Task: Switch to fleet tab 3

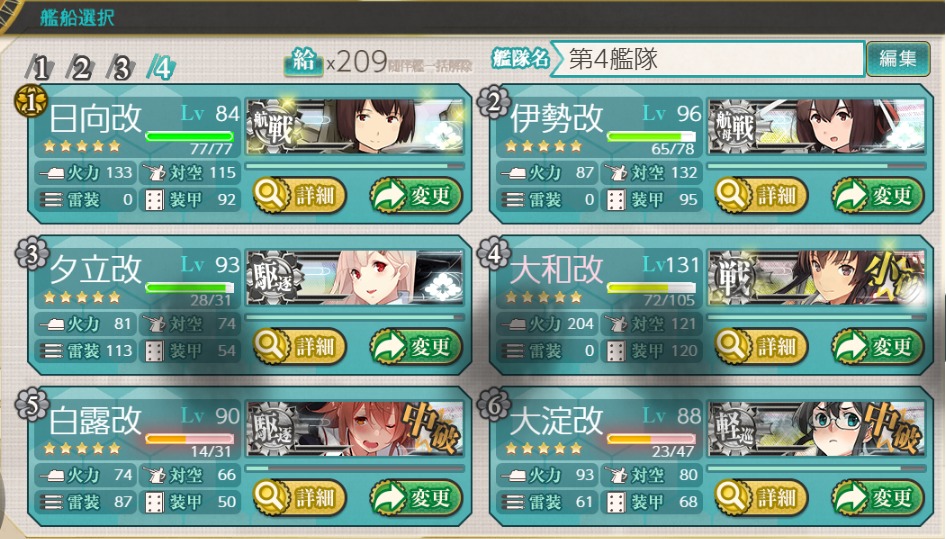Action: [x=121, y=68]
